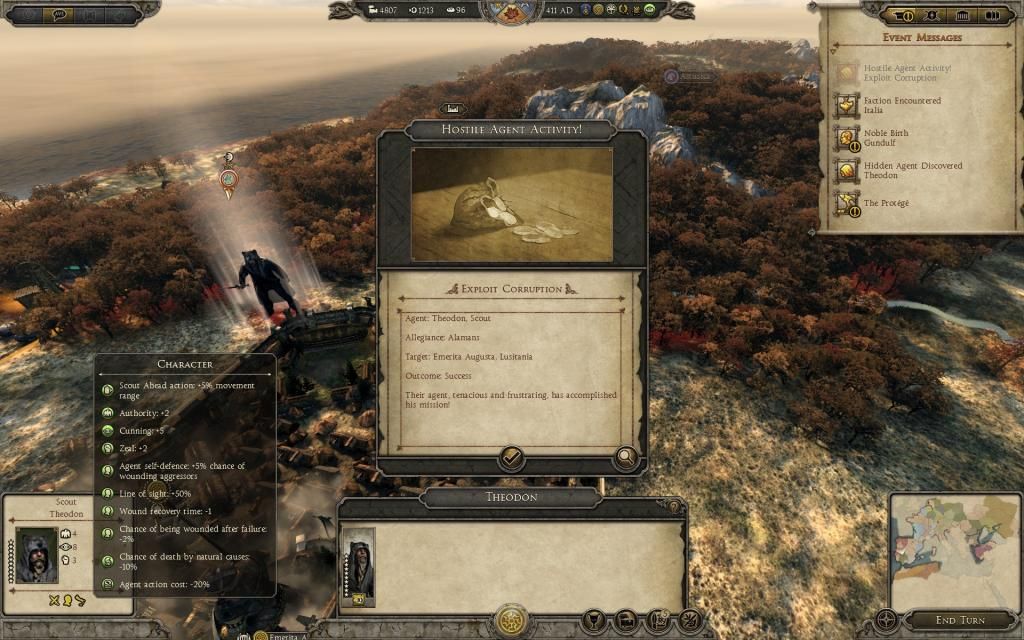
Task: End the current turn
Action: (x=959, y=620)
